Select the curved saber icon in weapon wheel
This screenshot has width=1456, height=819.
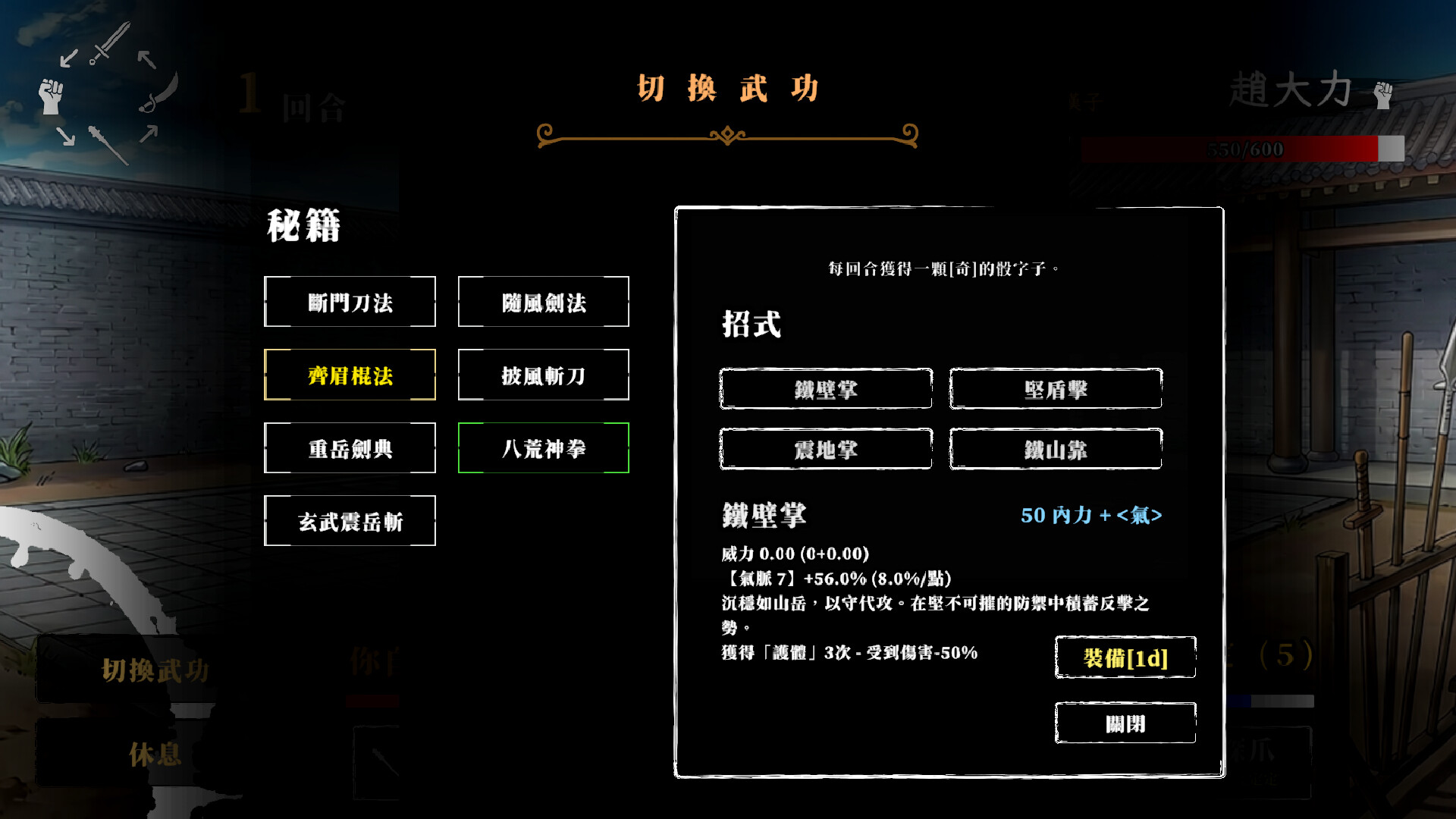[160, 94]
